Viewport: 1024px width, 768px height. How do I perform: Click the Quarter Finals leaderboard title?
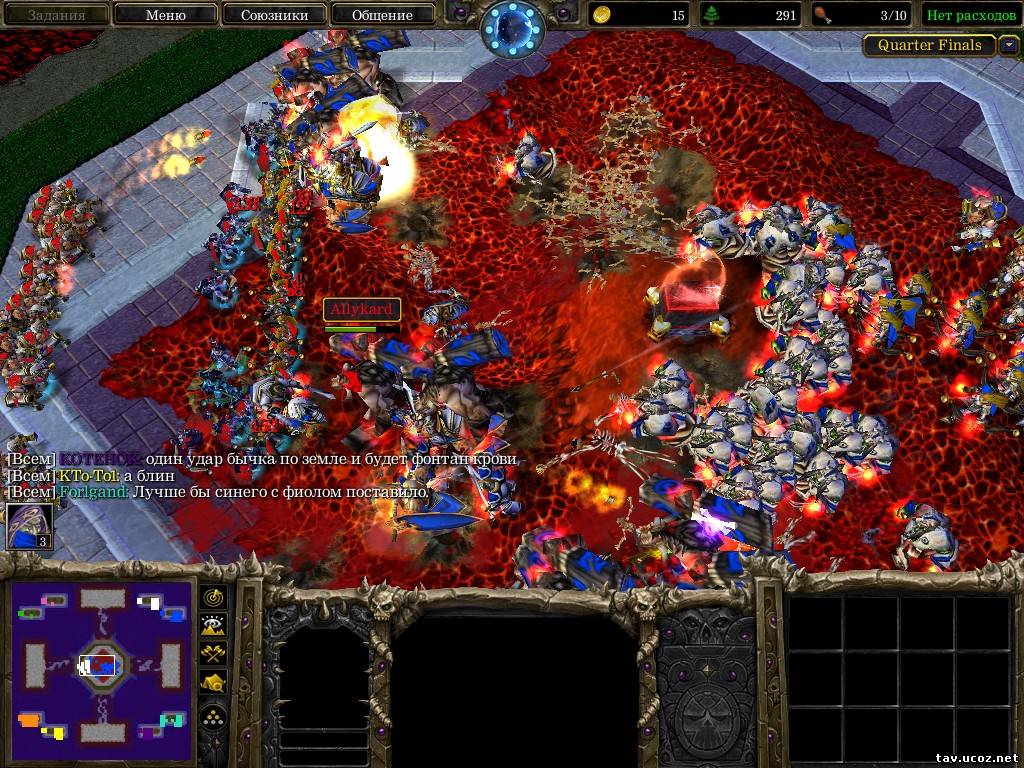929,45
